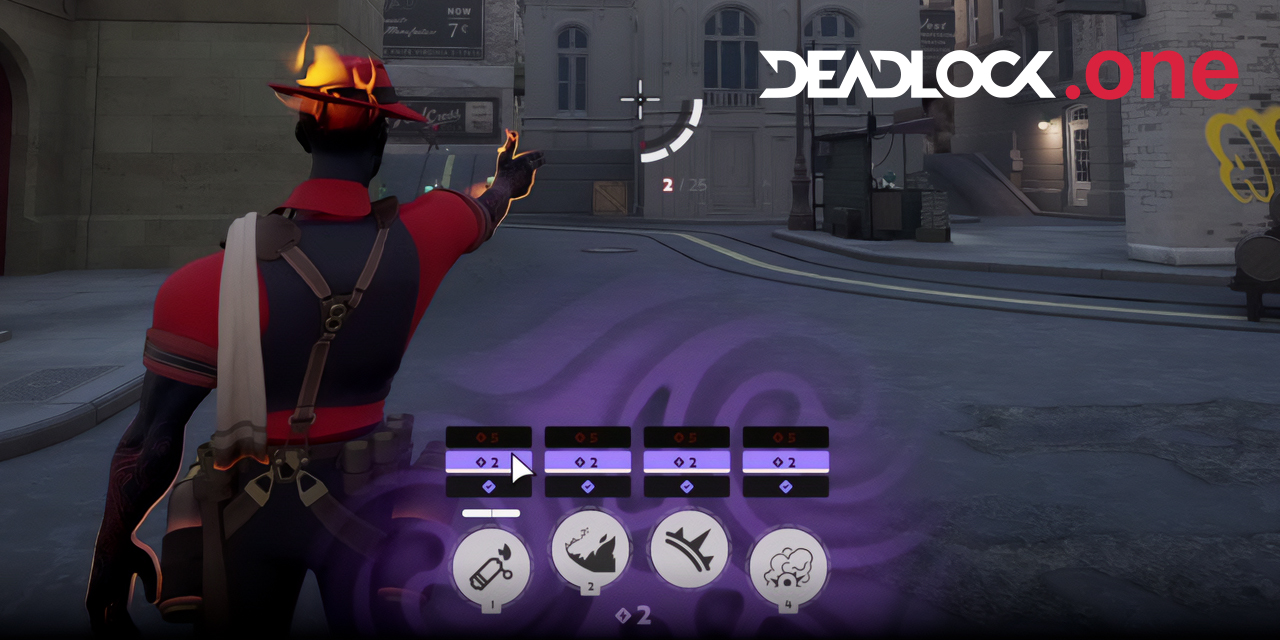
Task: Select the Flame Dash ability icon
Action: pyautogui.click(x=589, y=549)
